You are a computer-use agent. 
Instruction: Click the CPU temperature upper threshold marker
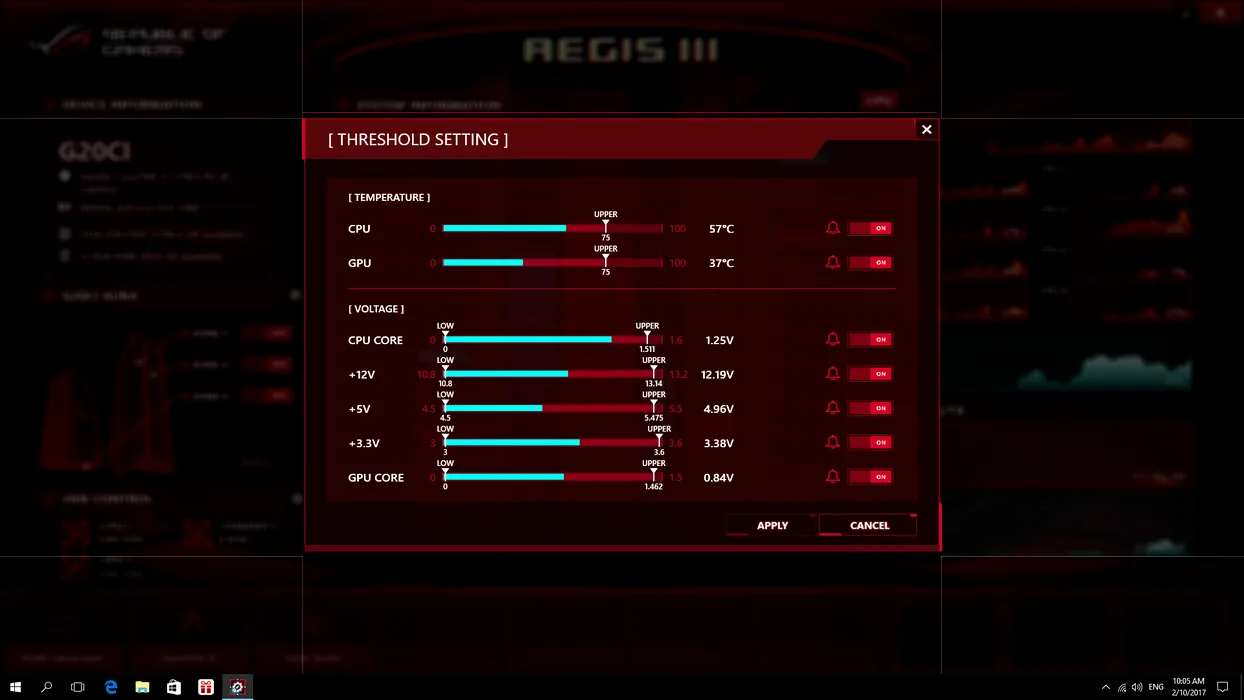605,228
